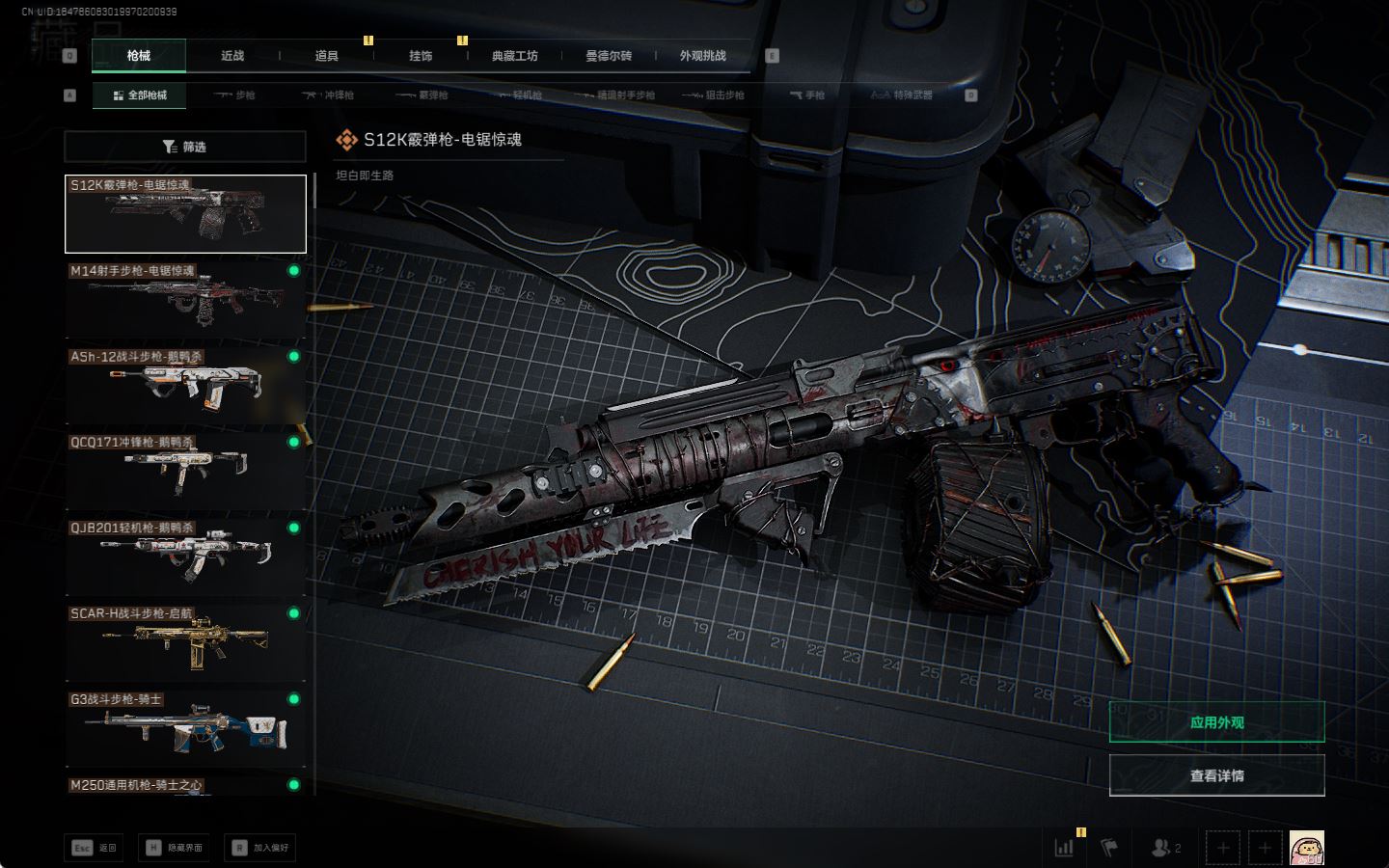1389x868 pixels.
Task: Open 查看详情 to view skin details
Action: point(1216,775)
